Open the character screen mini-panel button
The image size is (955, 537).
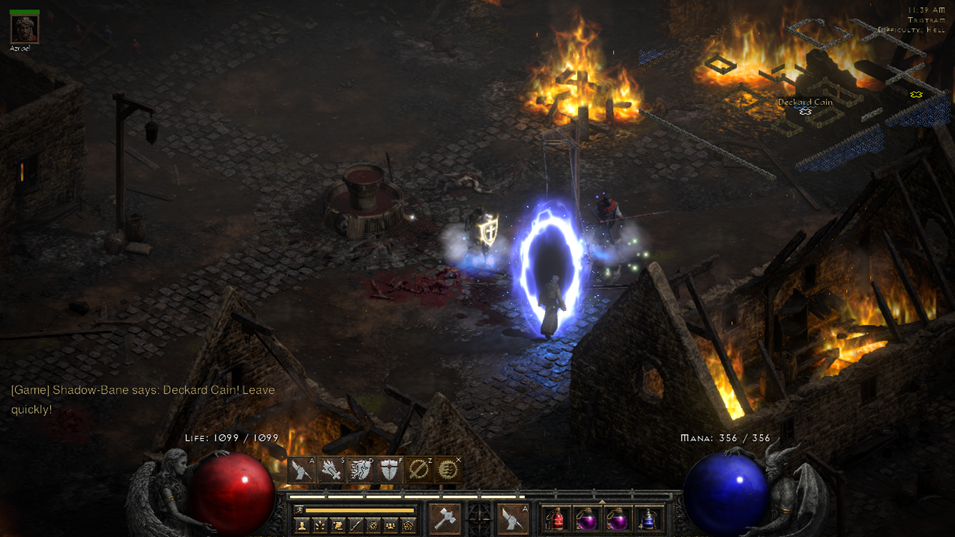click(x=302, y=525)
